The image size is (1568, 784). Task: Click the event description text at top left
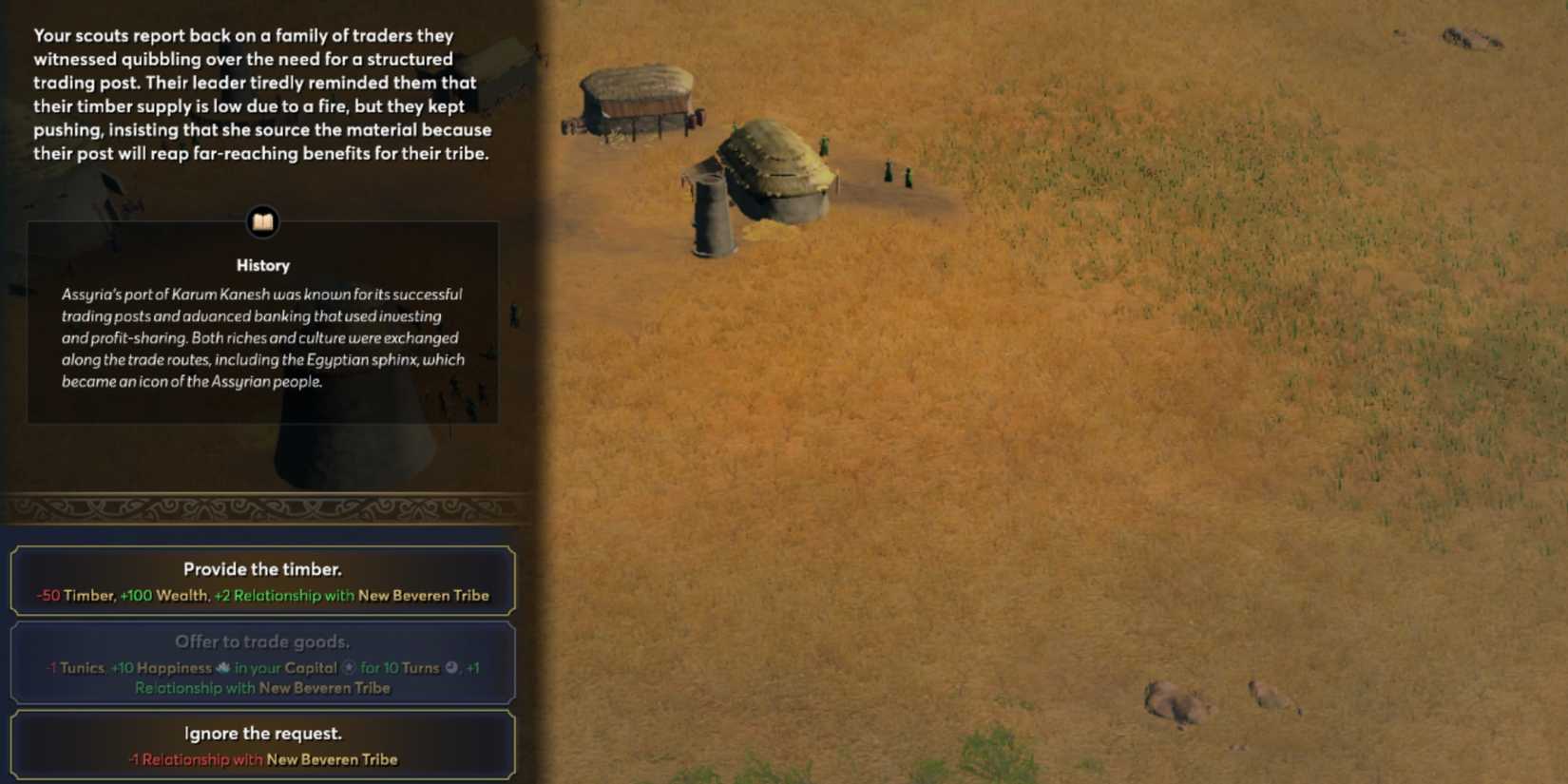262,93
